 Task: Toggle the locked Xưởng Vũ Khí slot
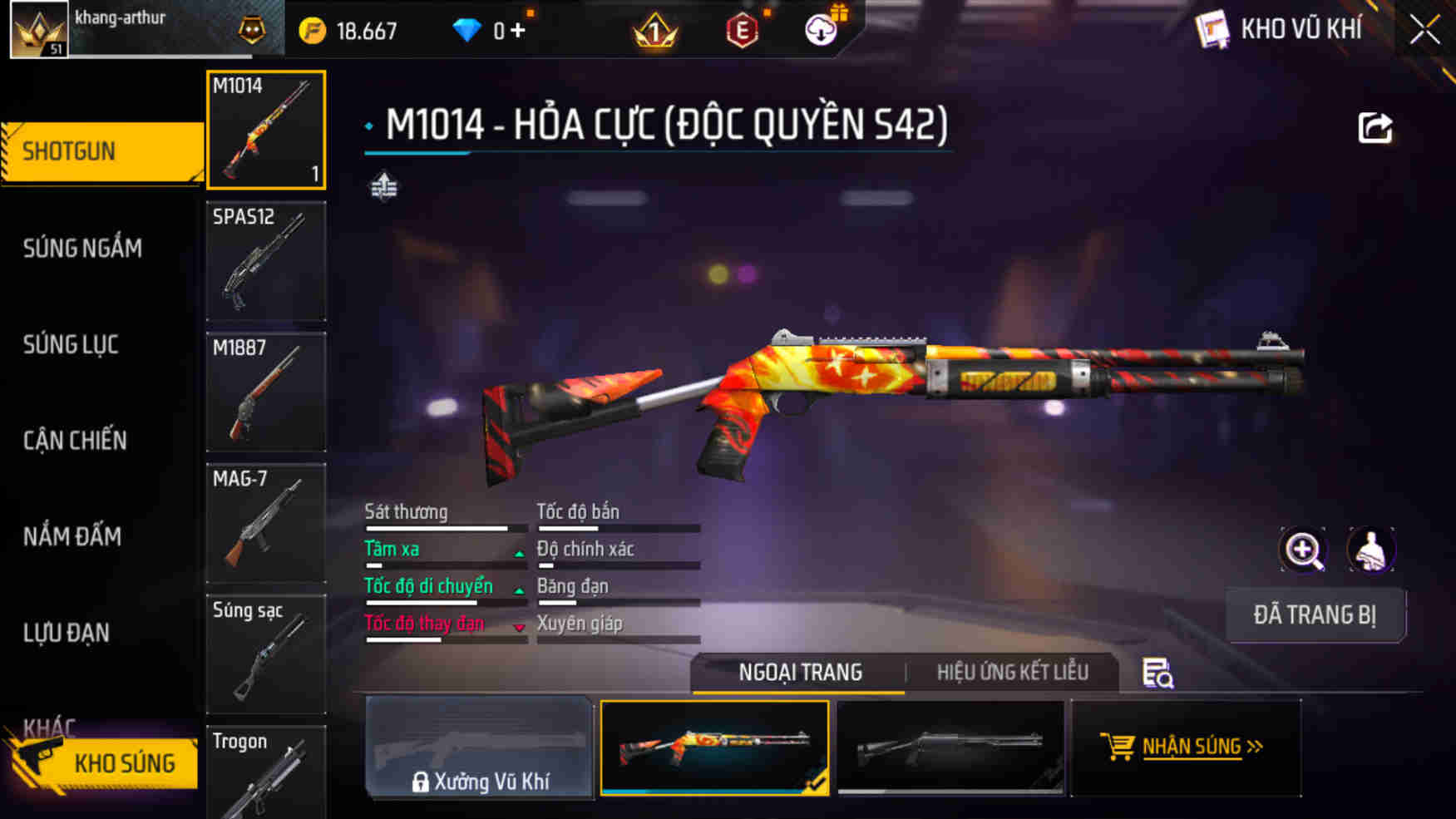pyautogui.click(x=478, y=747)
